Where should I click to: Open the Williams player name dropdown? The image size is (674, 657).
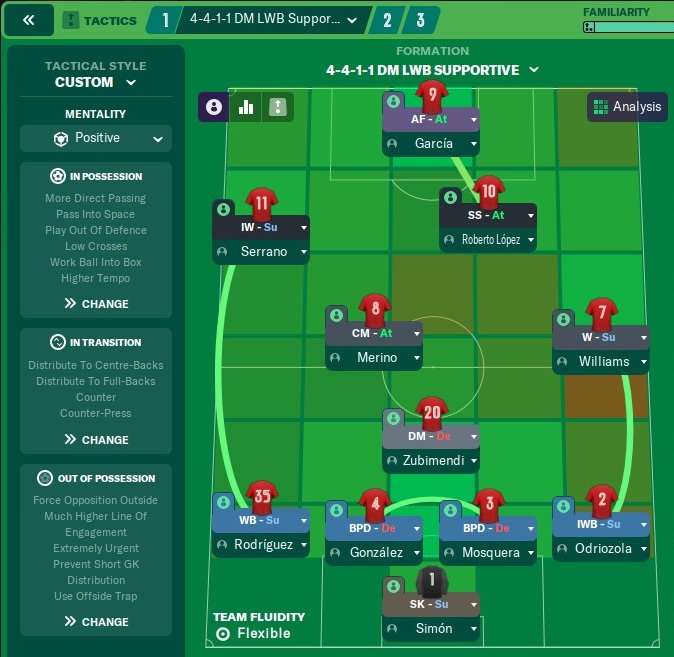[644, 362]
